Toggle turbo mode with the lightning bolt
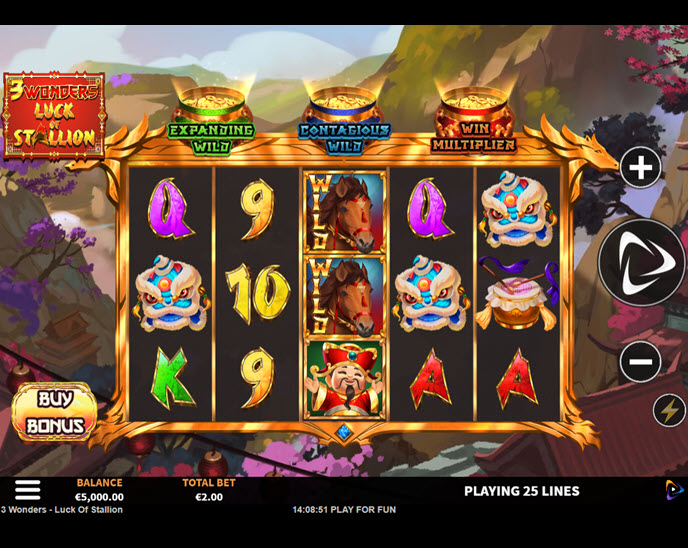This screenshot has width=688, height=548. point(669,410)
